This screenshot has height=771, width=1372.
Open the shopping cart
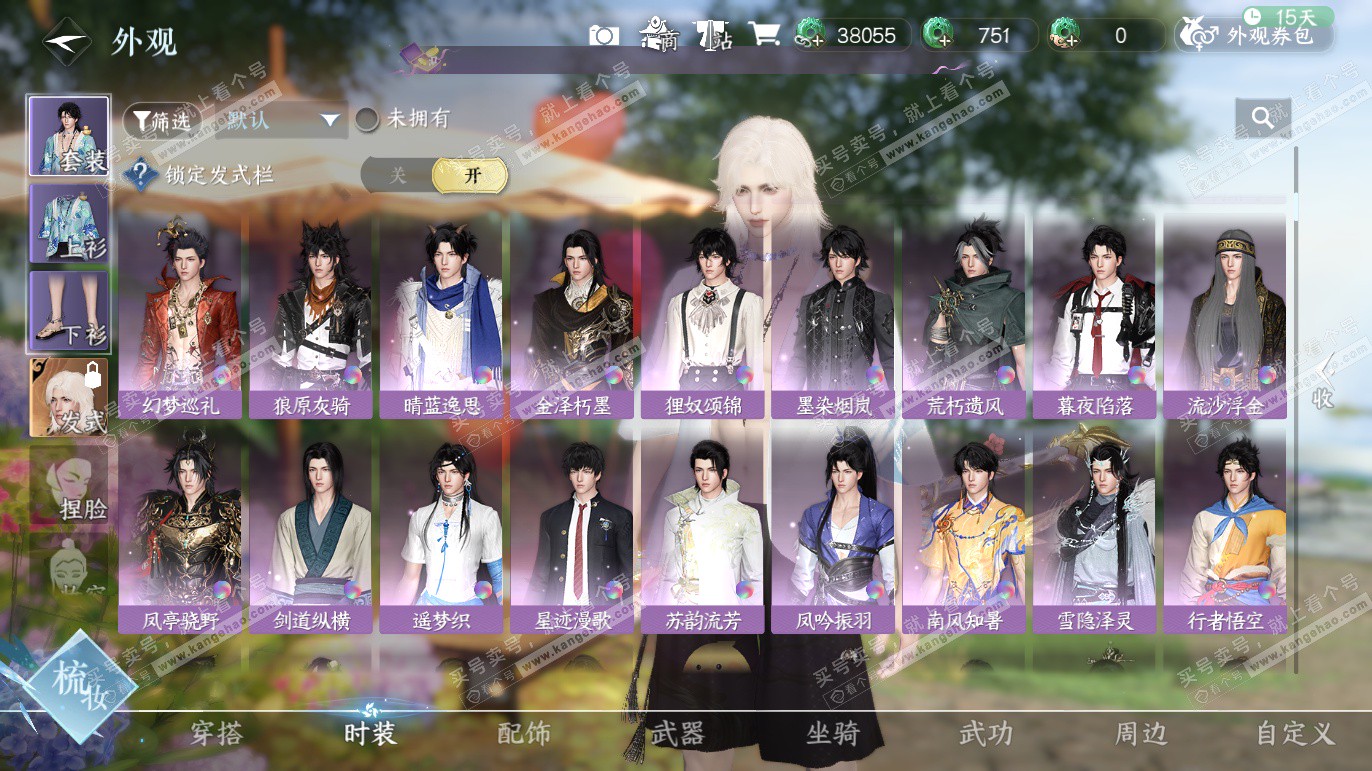[x=764, y=35]
